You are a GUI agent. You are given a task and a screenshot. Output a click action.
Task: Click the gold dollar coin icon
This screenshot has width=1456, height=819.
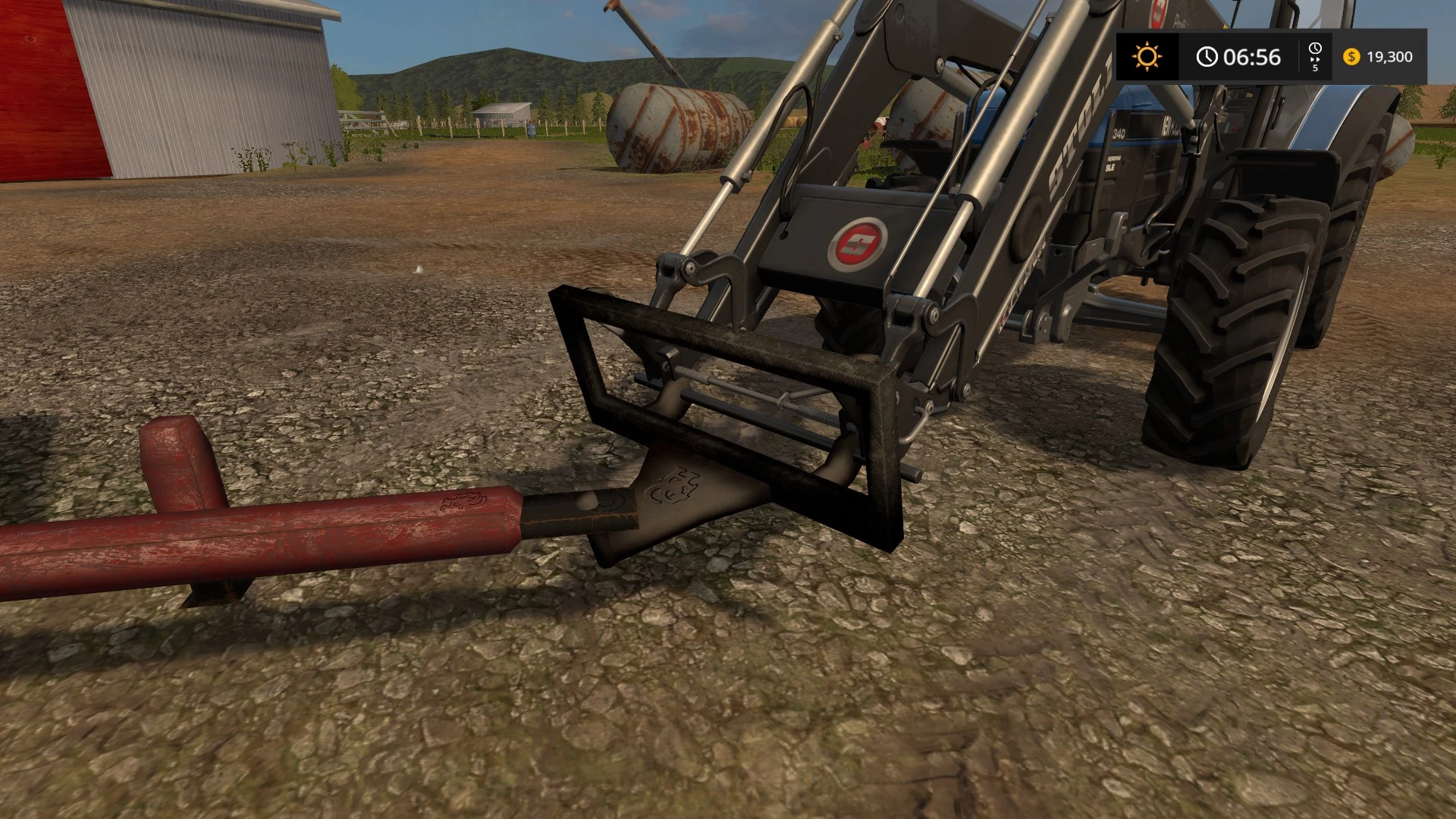(x=1351, y=57)
